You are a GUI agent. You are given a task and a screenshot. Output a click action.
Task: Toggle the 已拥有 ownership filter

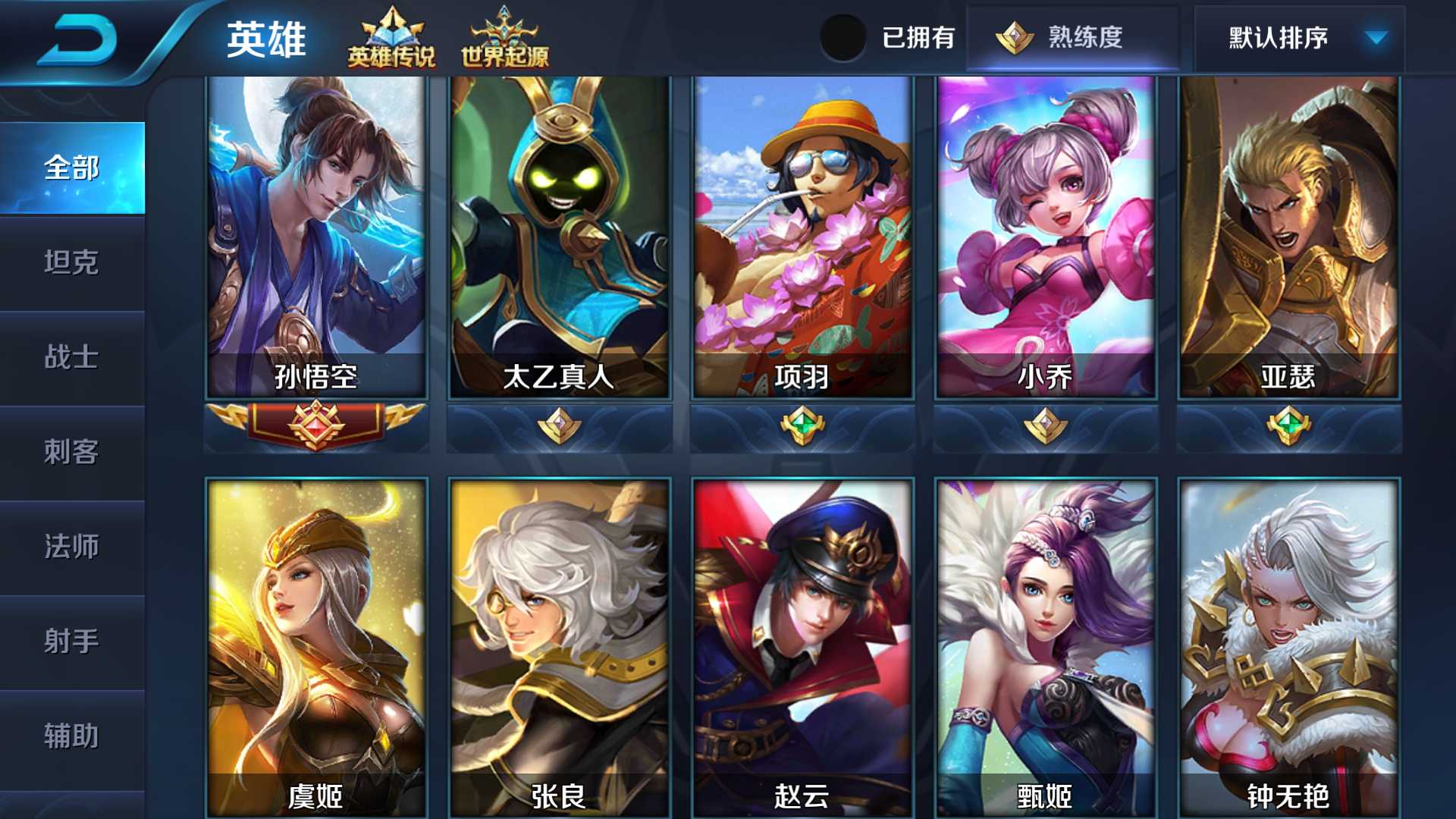[844, 36]
